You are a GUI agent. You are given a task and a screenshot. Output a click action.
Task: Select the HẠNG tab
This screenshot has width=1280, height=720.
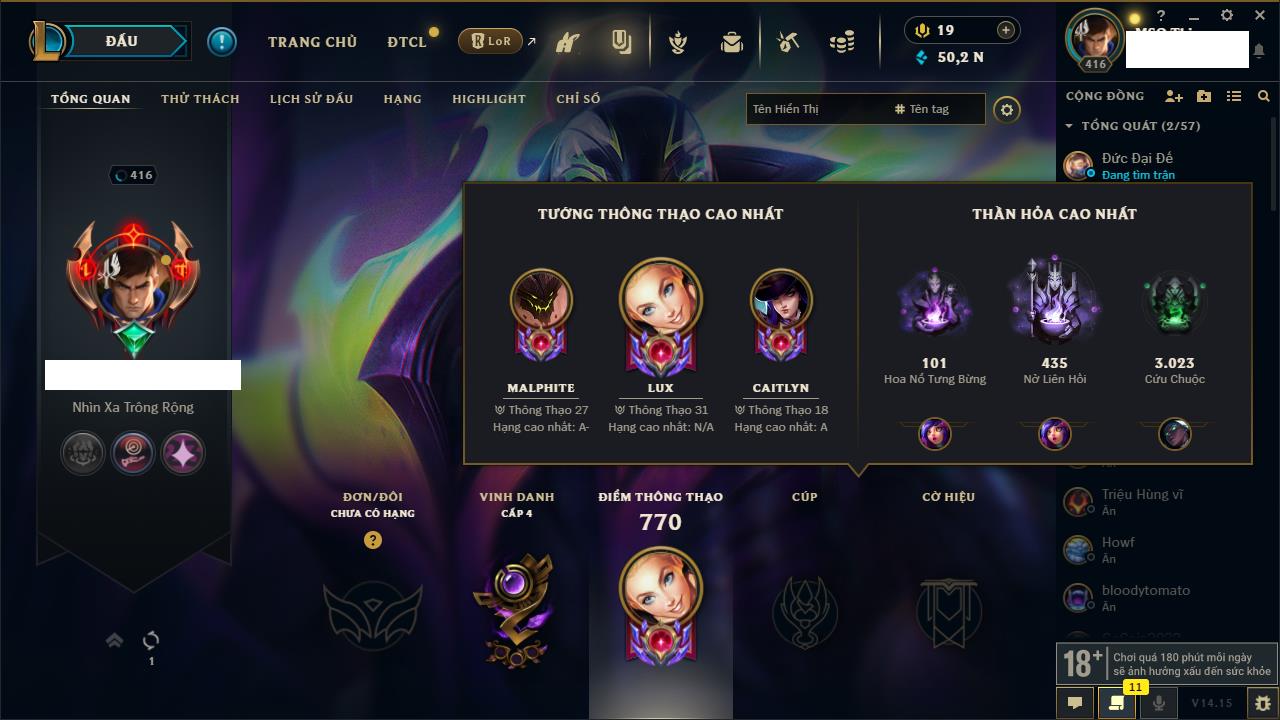[x=402, y=99]
